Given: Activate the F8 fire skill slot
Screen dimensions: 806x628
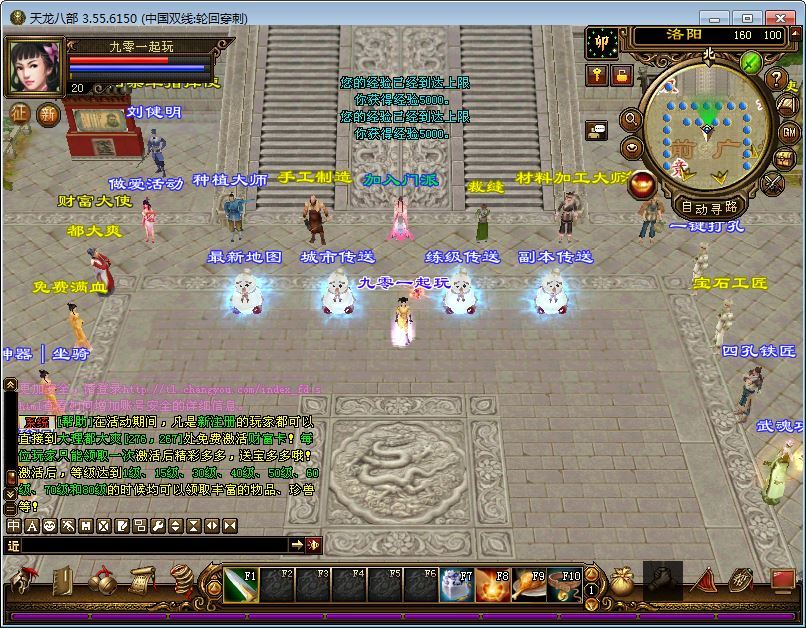Looking at the screenshot, I should [491, 583].
